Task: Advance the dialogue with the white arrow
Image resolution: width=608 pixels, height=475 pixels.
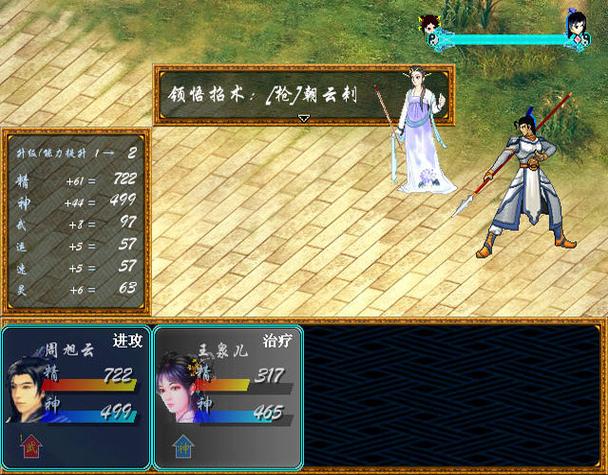Action: [304, 118]
